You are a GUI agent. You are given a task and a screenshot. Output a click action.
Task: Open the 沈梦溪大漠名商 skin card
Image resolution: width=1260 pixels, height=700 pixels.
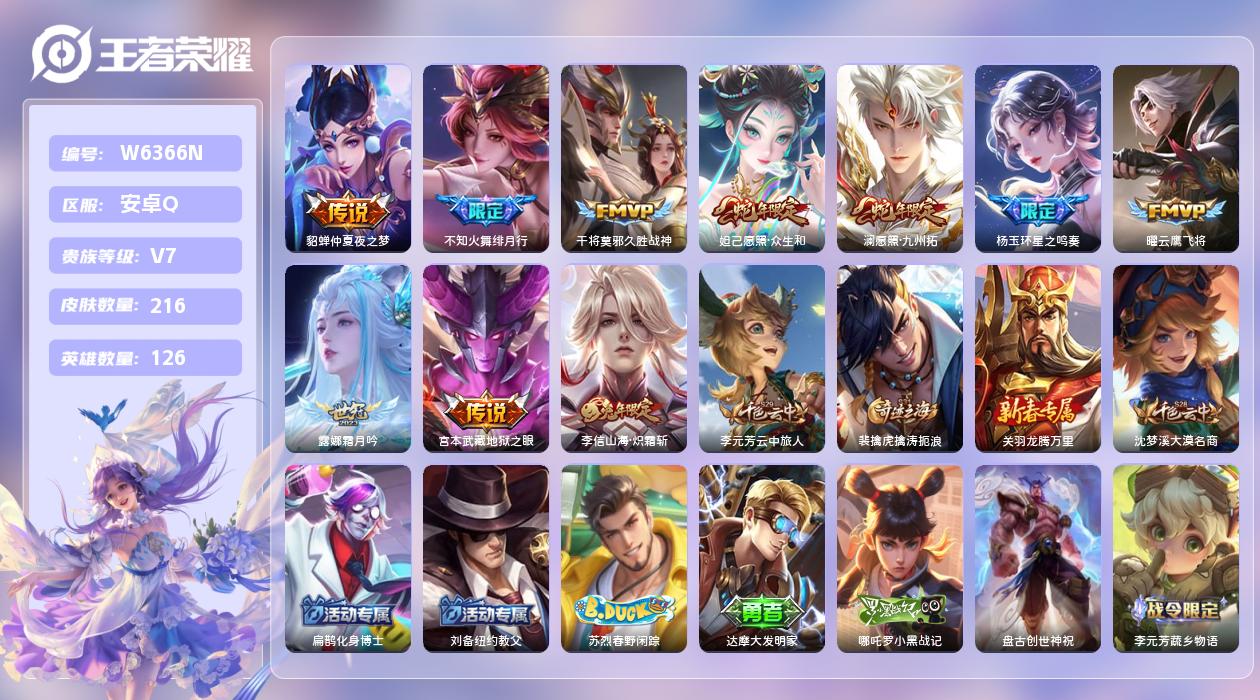coord(1175,358)
